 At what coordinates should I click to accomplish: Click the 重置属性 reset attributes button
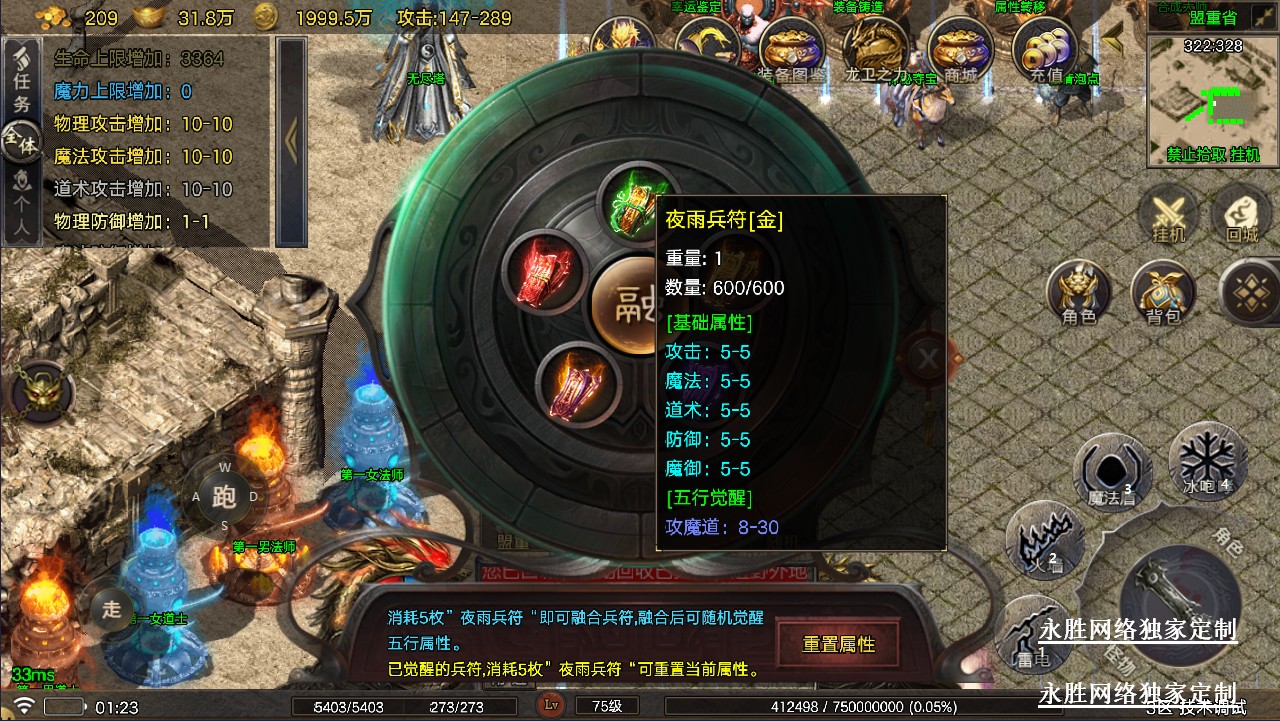click(x=838, y=644)
